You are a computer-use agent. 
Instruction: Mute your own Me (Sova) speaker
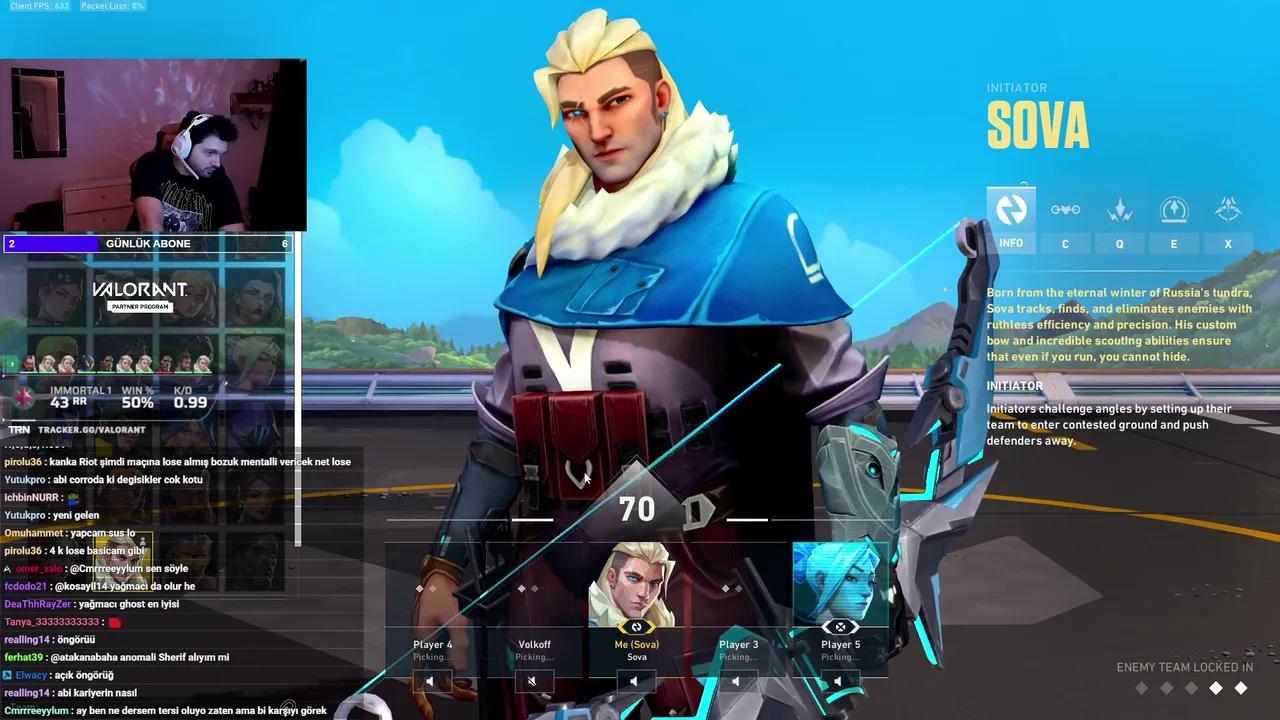636,680
